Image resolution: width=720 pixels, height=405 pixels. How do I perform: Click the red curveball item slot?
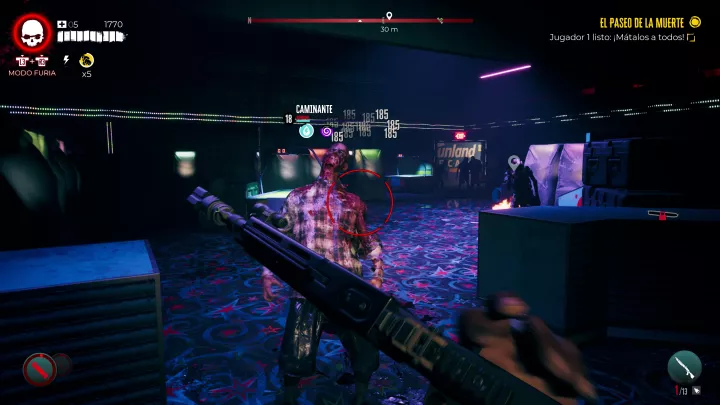coord(38,369)
